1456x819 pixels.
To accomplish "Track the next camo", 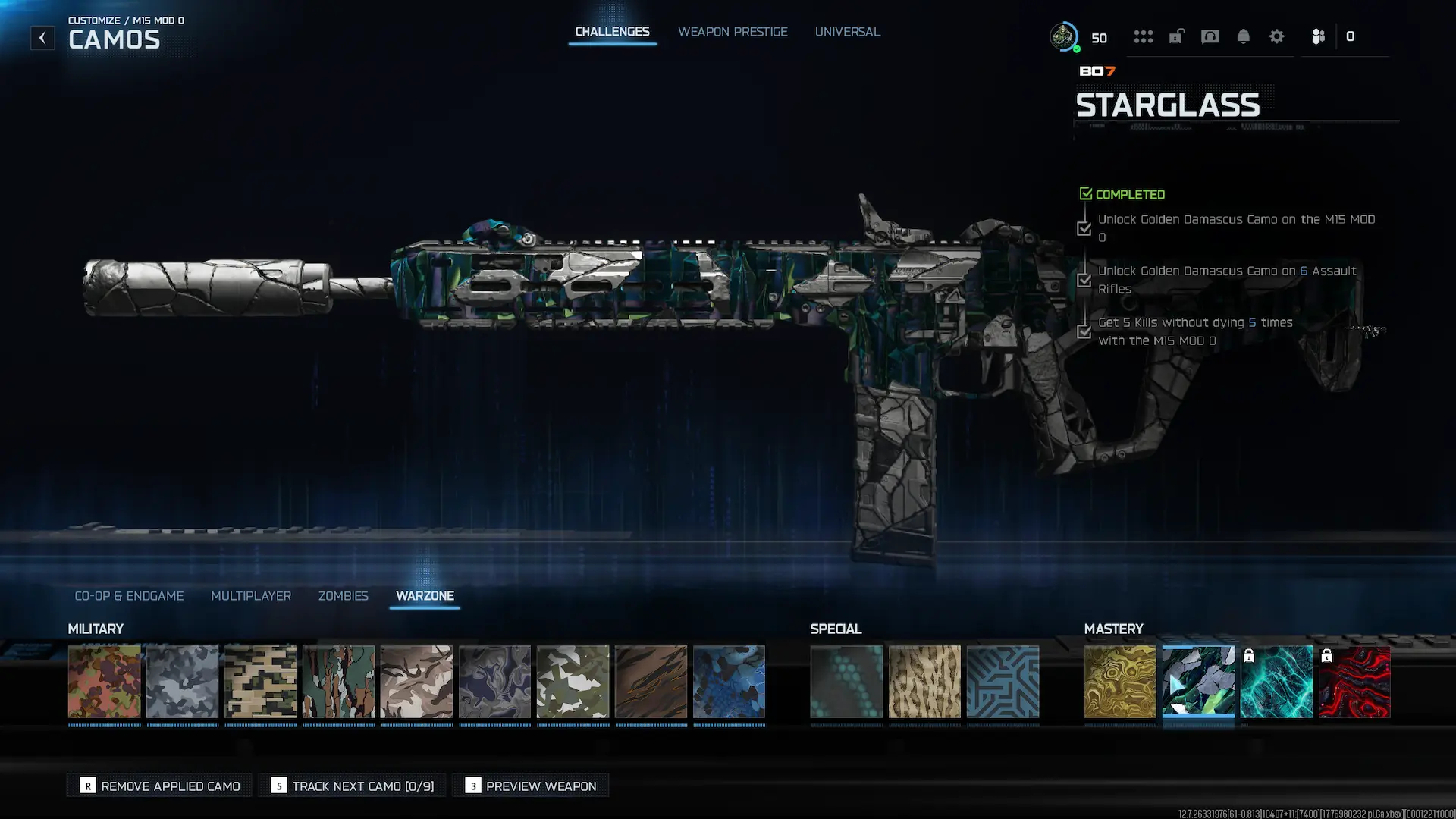I will click(353, 786).
